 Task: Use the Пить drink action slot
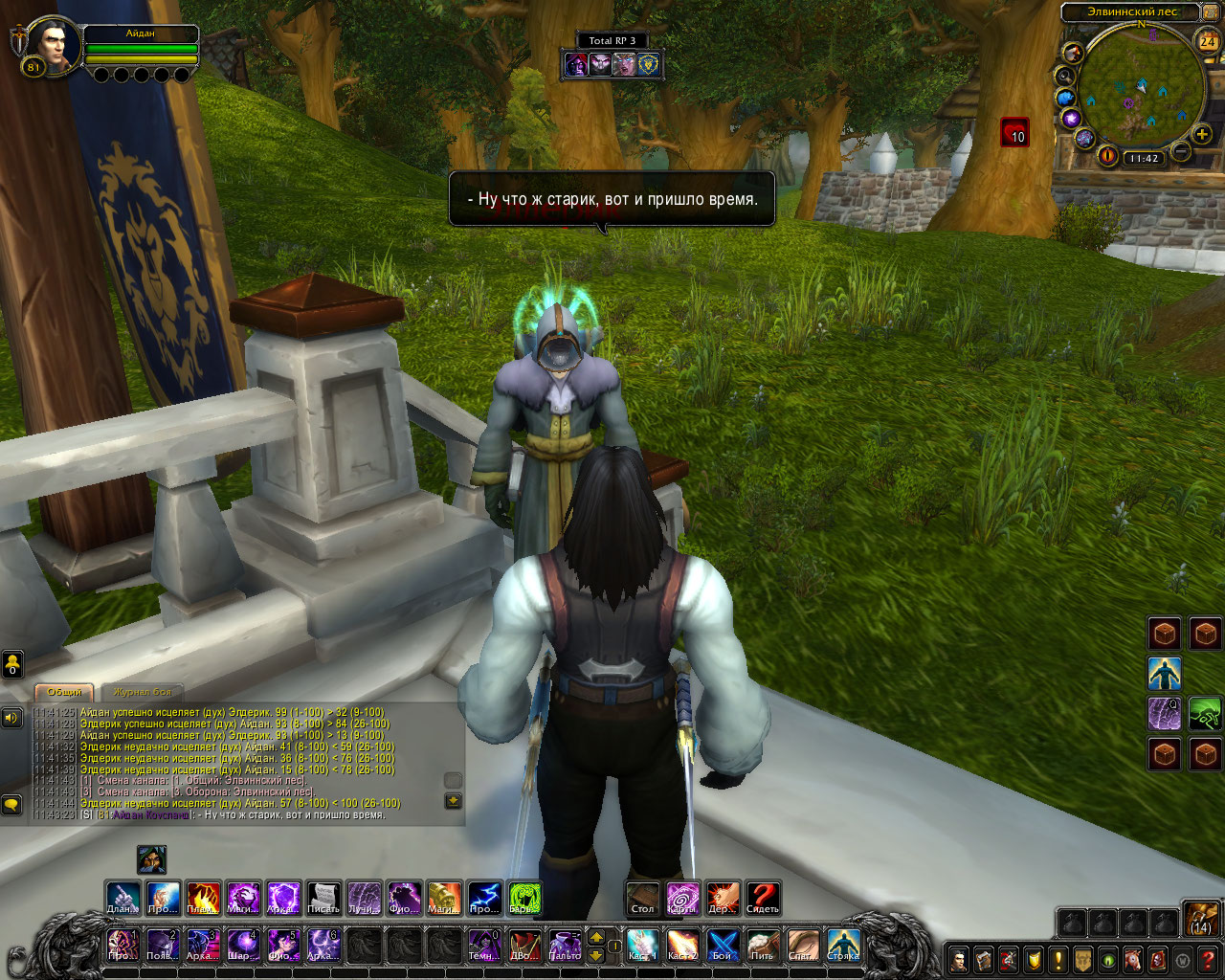[x=763, y=945]
